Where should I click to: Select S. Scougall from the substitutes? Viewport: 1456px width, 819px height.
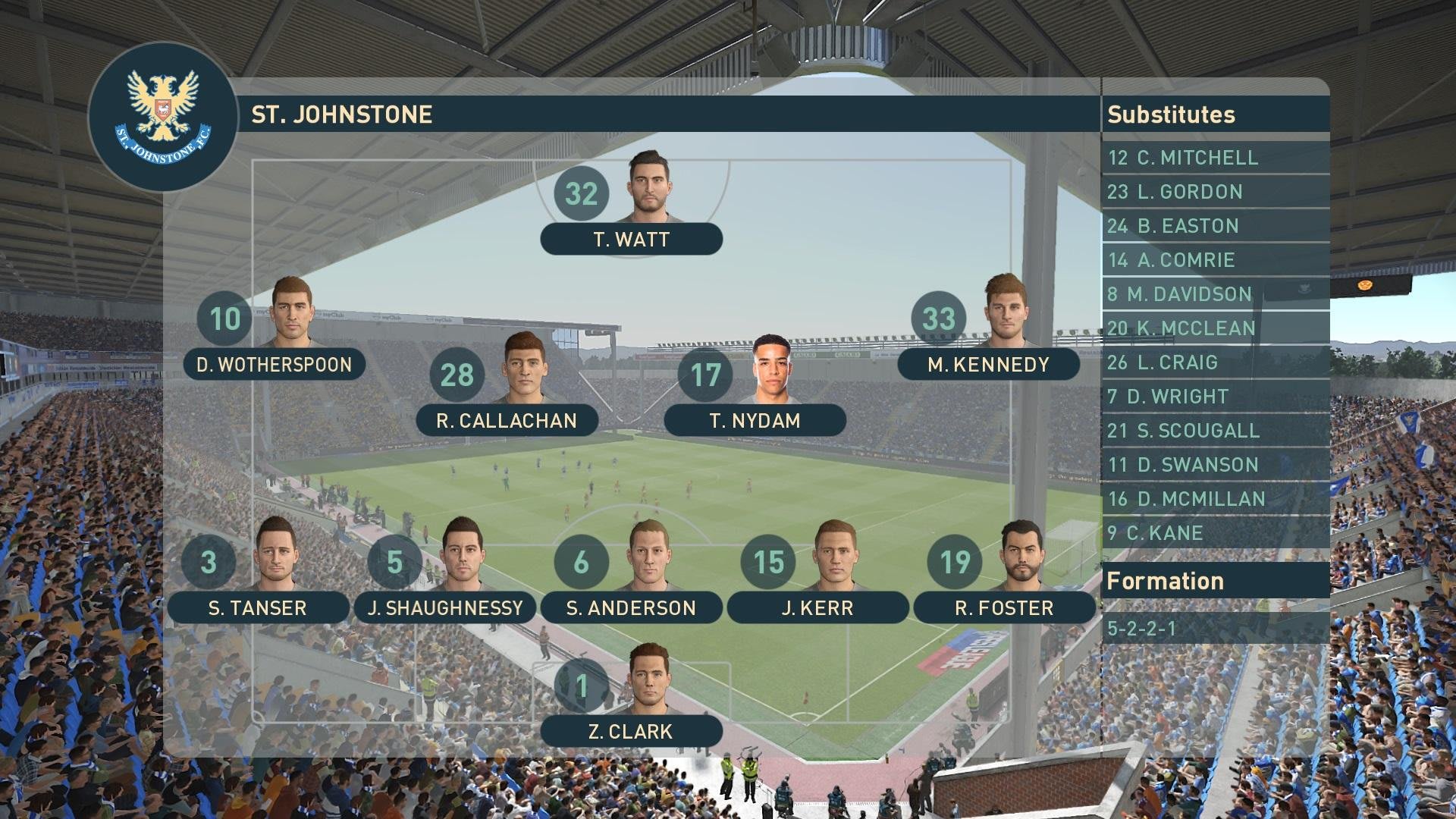click(x=1215, y=431)
